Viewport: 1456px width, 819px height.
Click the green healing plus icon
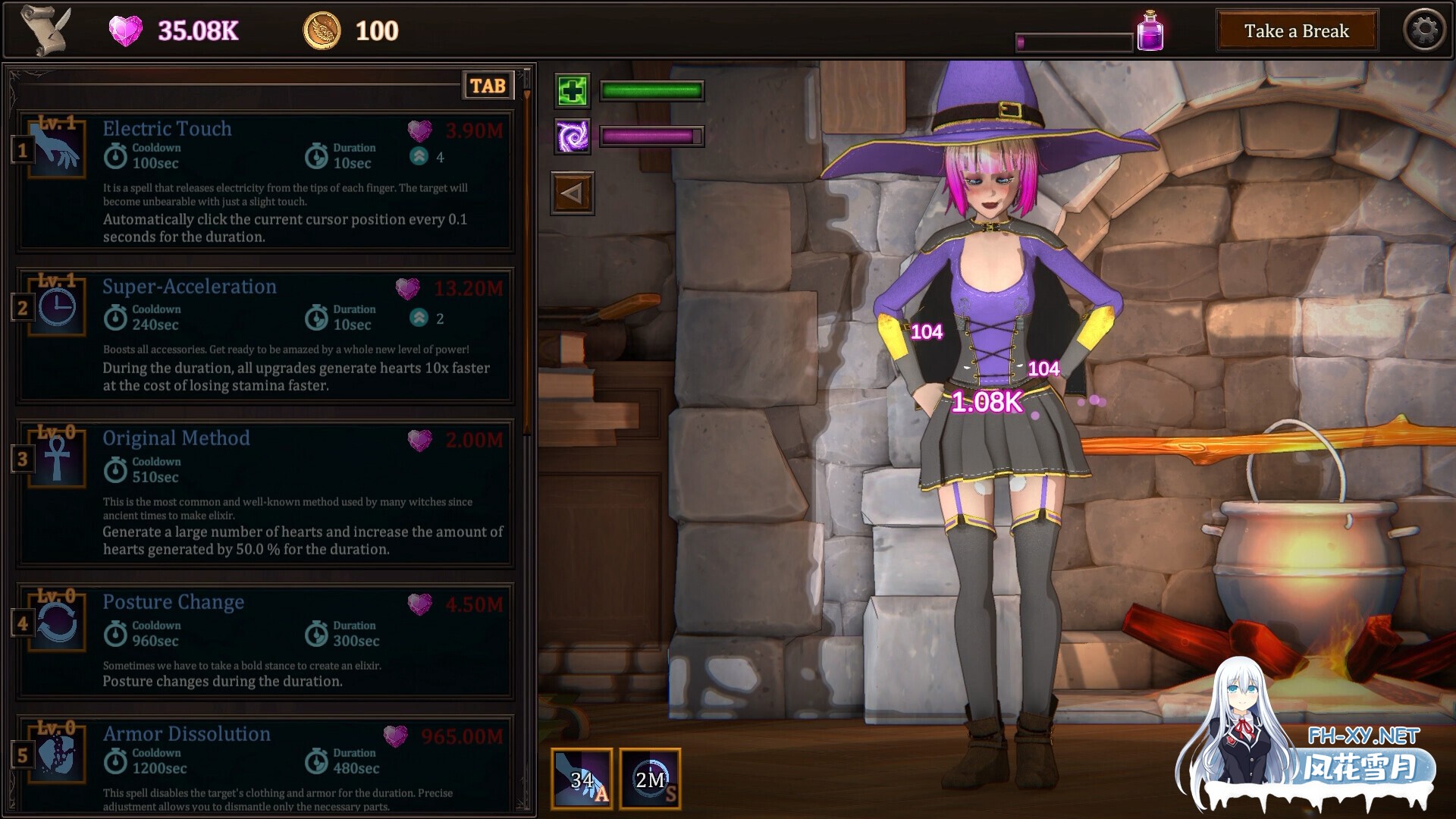coord(573,91)
